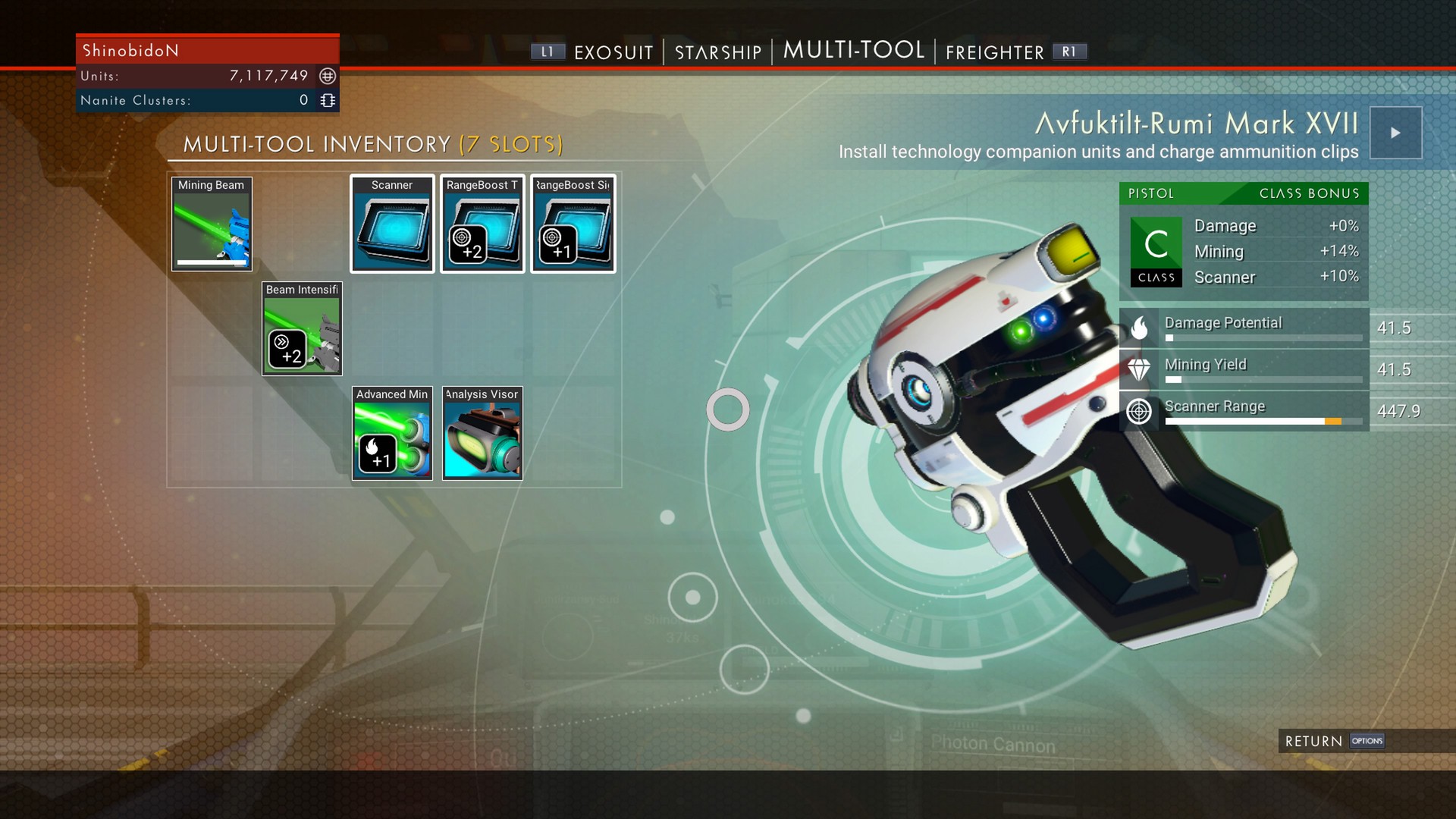Select the Multi-Tool tab

coord(853,51)
